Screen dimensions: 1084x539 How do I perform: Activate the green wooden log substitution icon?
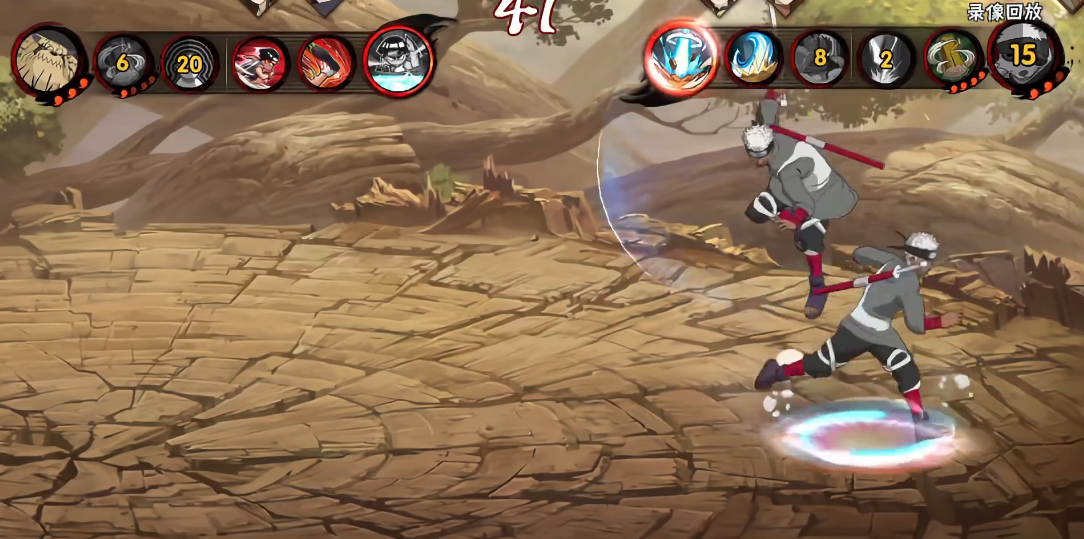click(x=952, y=57)
